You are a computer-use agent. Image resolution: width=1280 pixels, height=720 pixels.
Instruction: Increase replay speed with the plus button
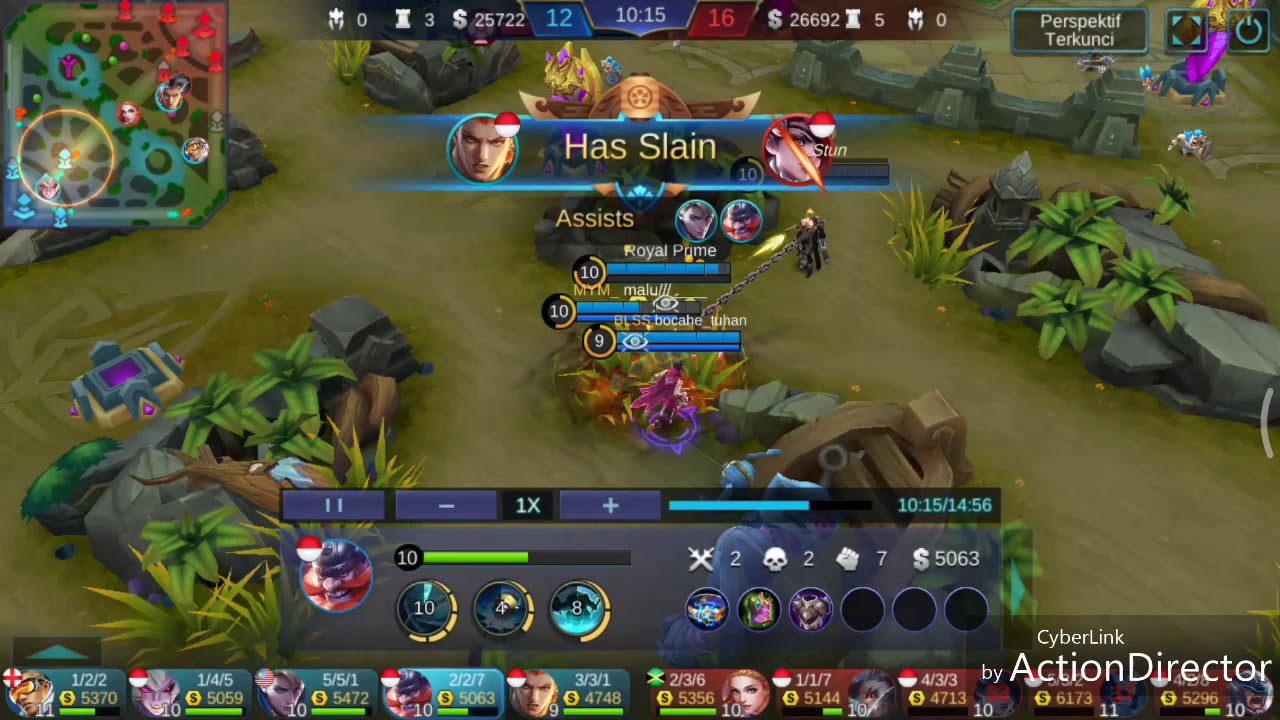pyautogui.click(x=610, y=506)
